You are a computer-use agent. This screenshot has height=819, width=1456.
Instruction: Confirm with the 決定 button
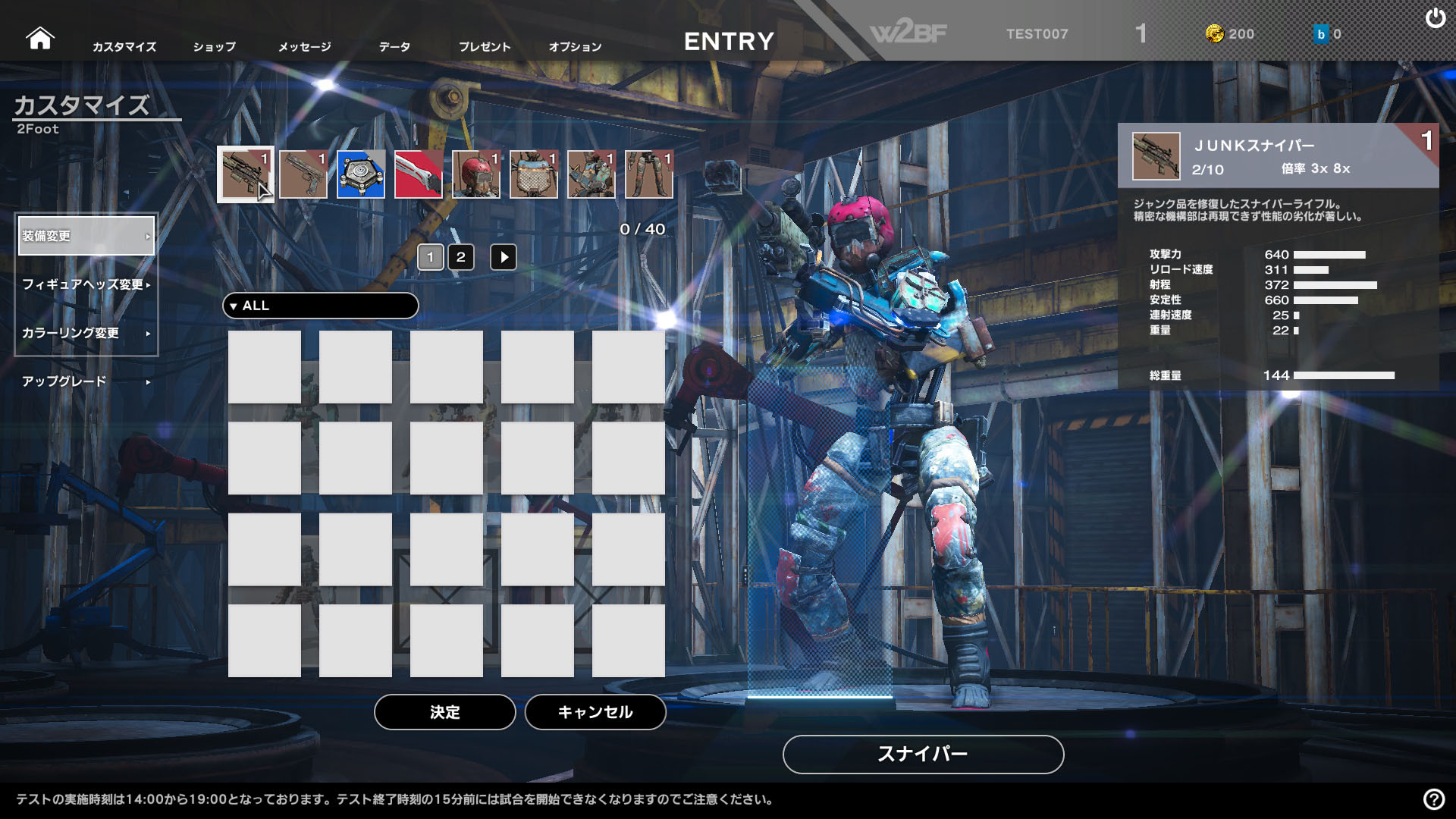click(x=444, y=712)
